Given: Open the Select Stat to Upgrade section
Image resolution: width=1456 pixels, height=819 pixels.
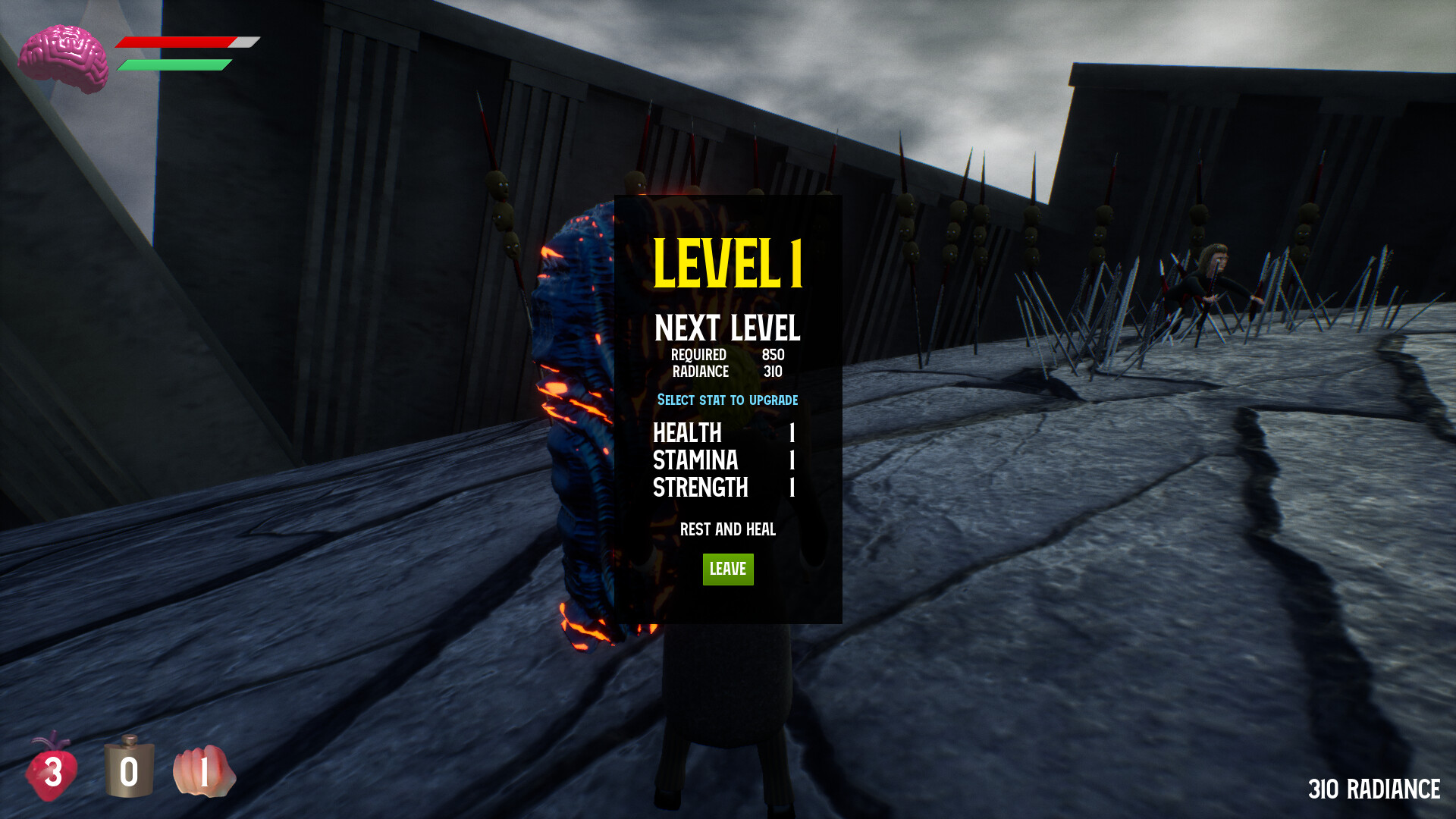Looking at the screenshot, I should (x=727, y=400).
